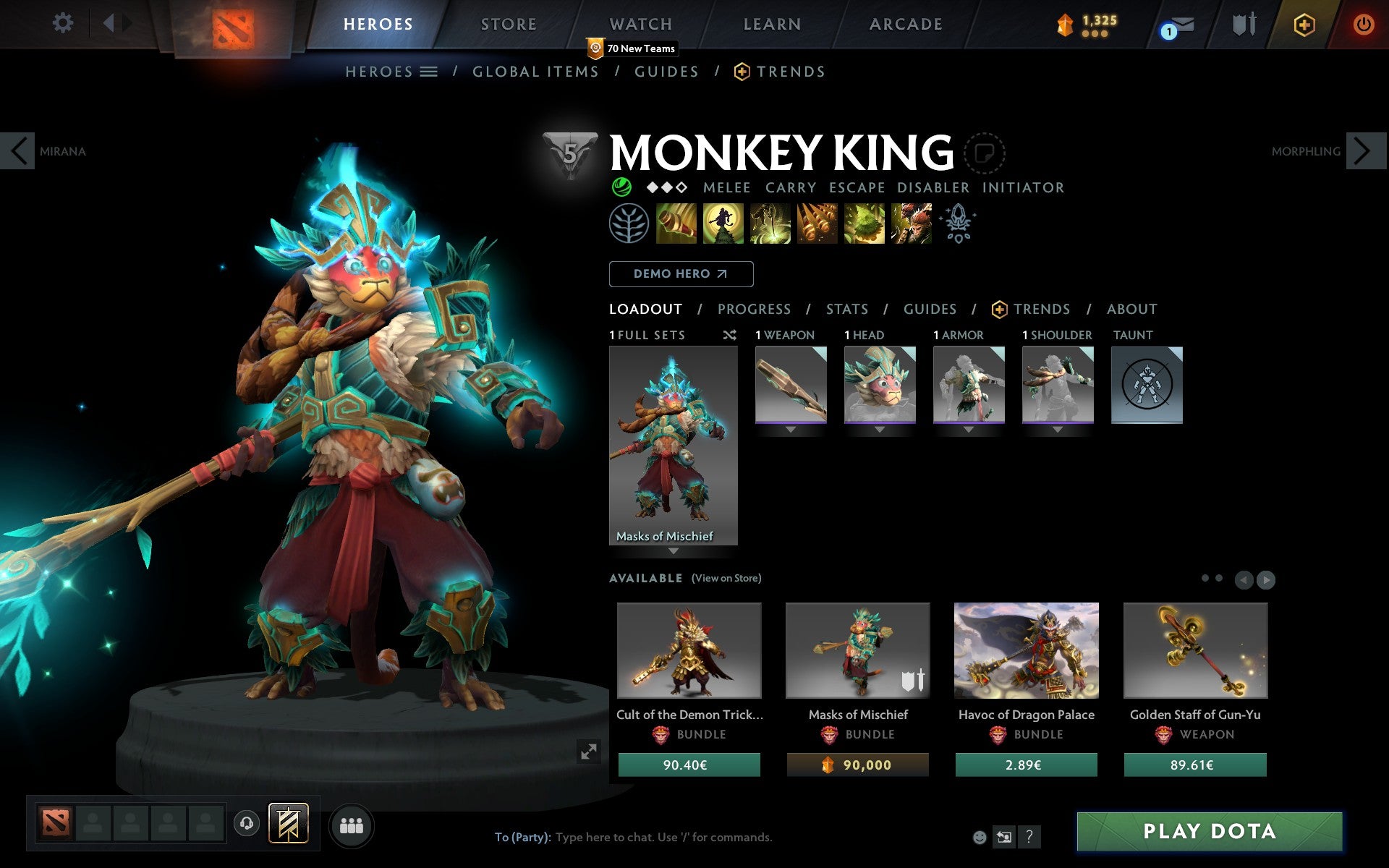
Task: Click the Dota 2 logo in the top bar
Action: 231,23
